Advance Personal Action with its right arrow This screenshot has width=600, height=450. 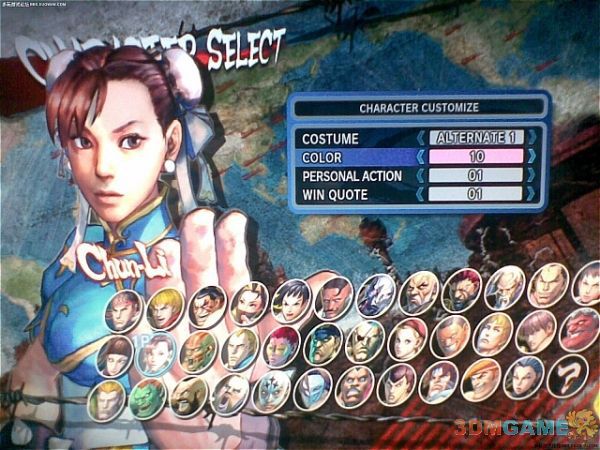point(532,175)
